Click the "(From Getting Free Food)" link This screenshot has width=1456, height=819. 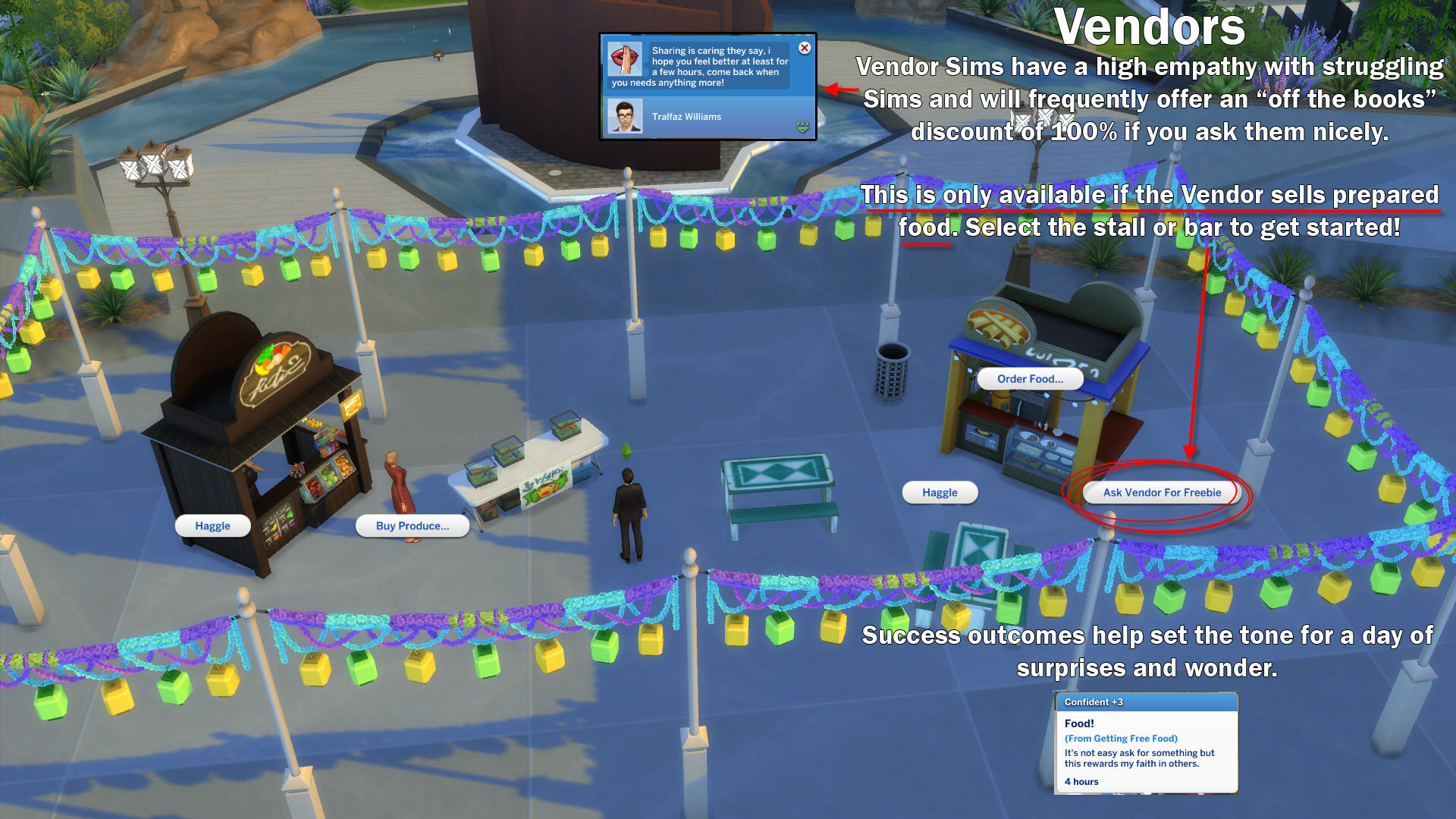pos(1121,738)
